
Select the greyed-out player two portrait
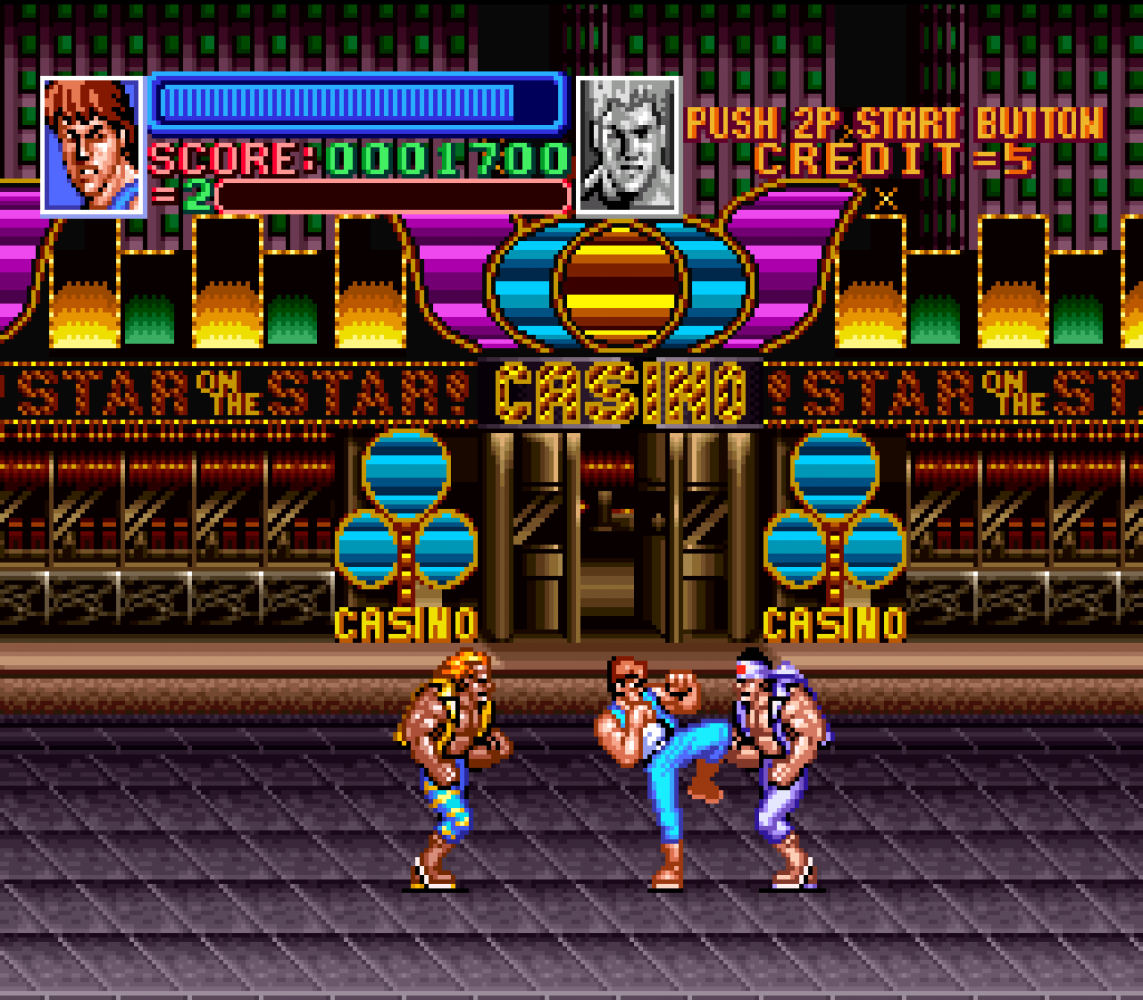(x=629, y=146)
